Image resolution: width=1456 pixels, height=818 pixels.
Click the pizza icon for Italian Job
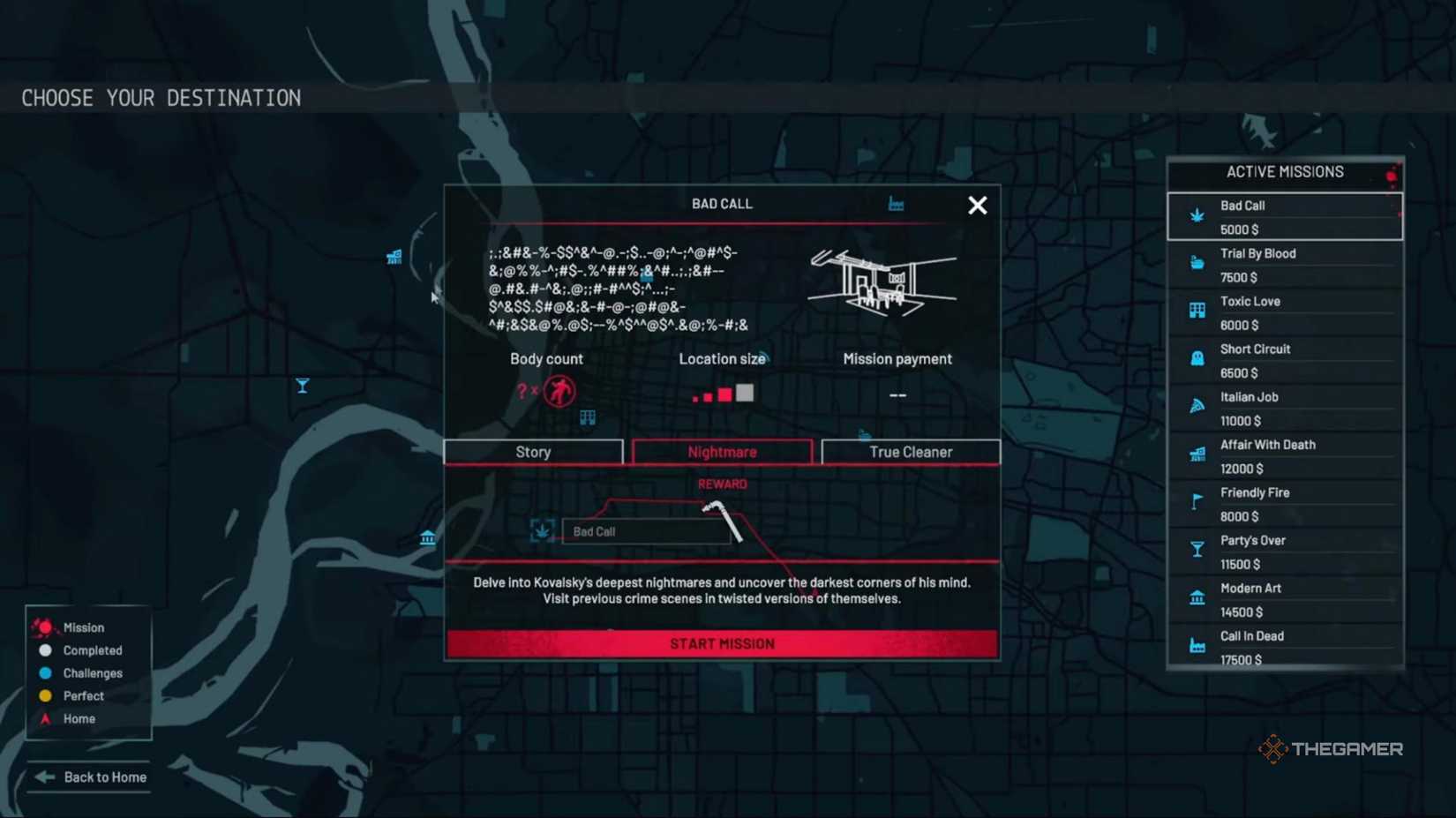(1197, 404)
